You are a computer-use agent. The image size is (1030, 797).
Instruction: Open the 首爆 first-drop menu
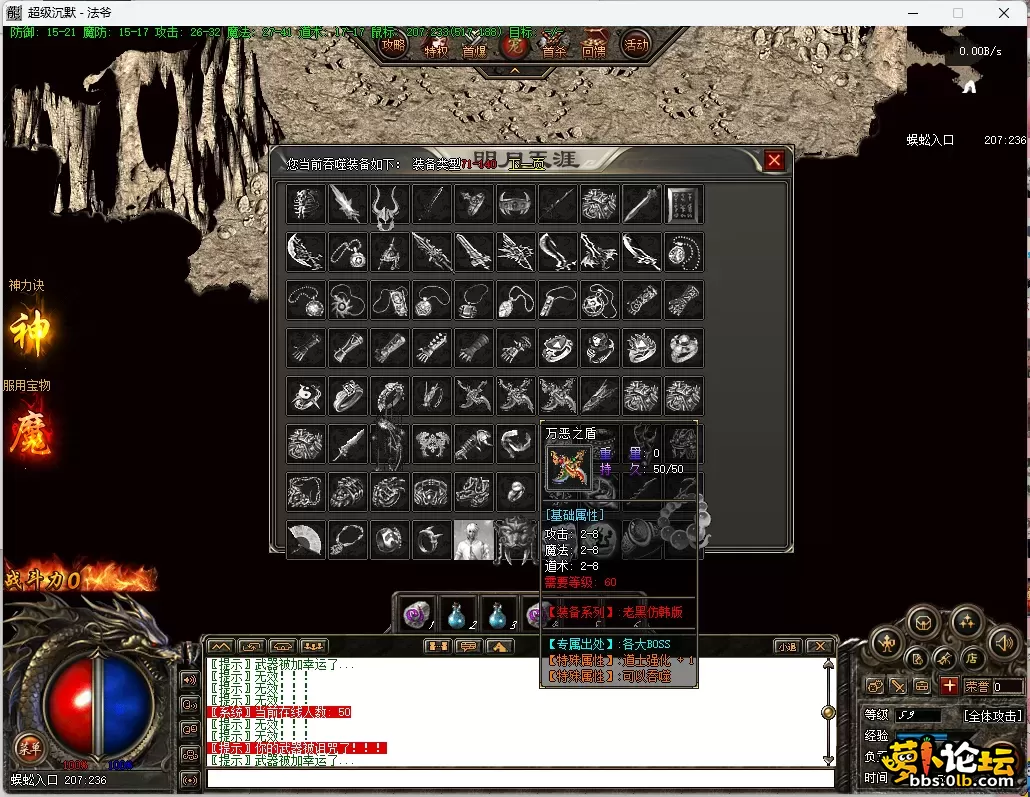point(474,48)
